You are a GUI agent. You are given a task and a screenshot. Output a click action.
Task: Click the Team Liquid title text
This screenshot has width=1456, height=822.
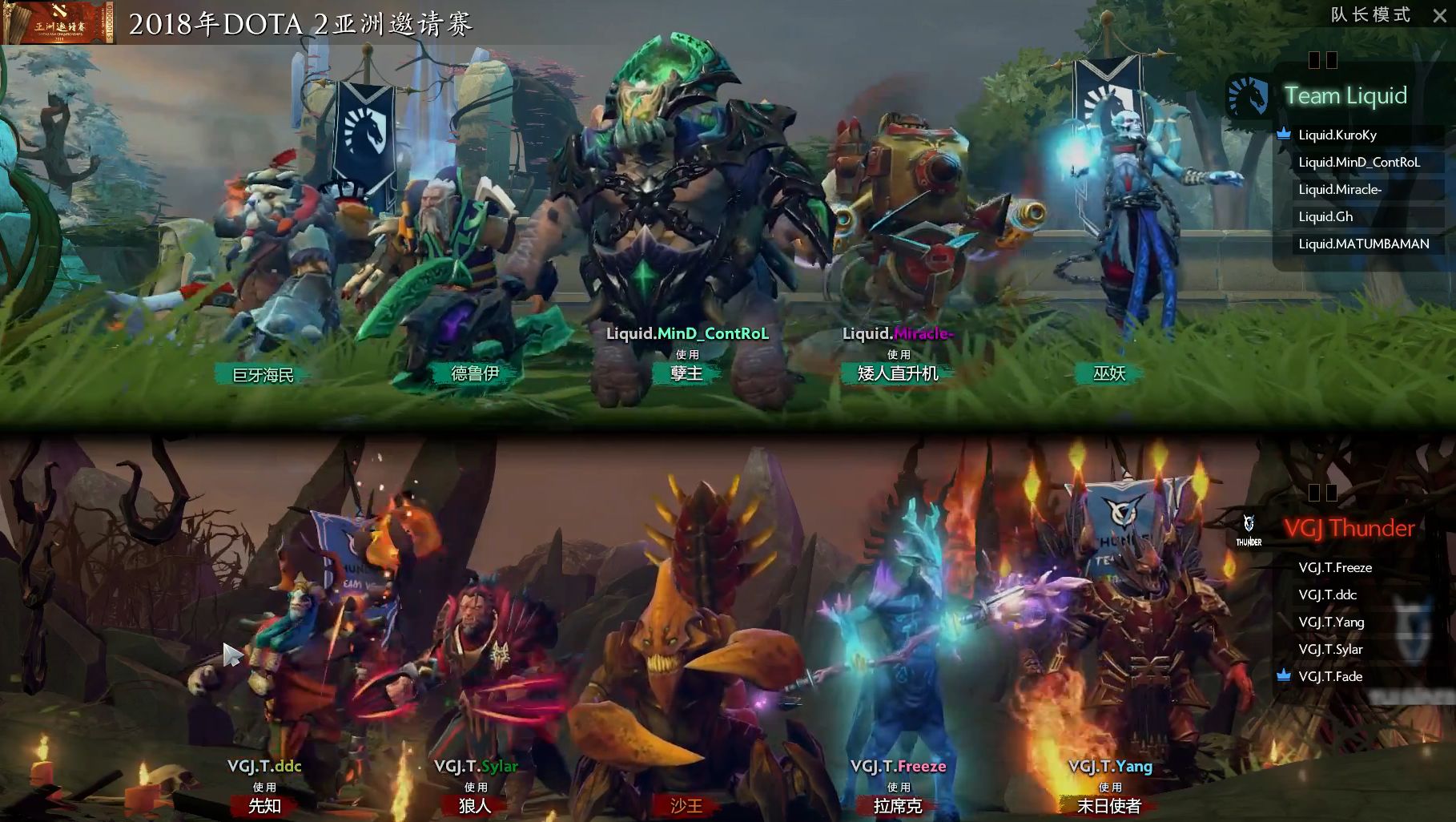click(1346, 95)
